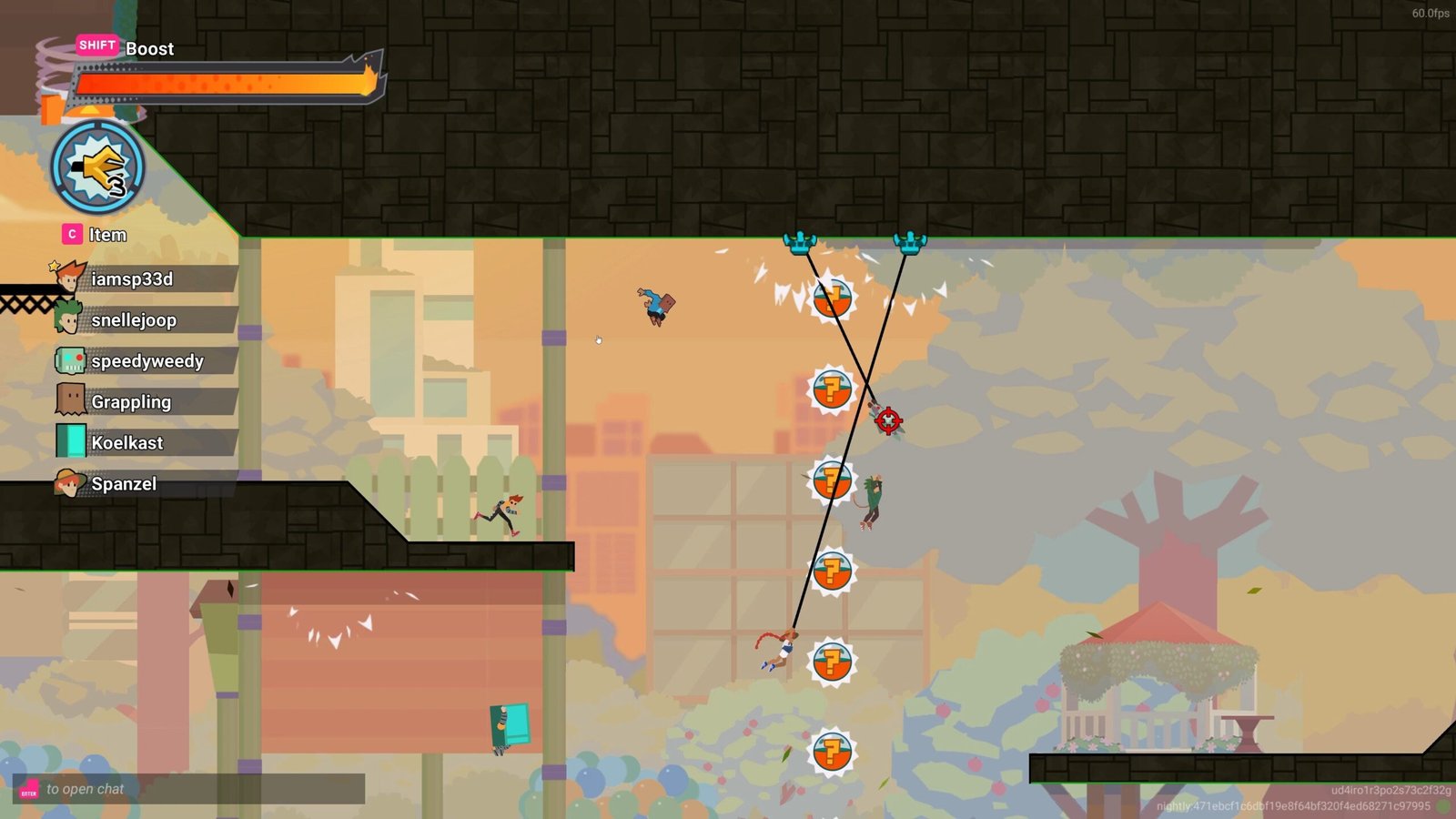The image size is (1456, 819).
Task: Select player iamsp33d in the list
Action: [x=146, y=279]
